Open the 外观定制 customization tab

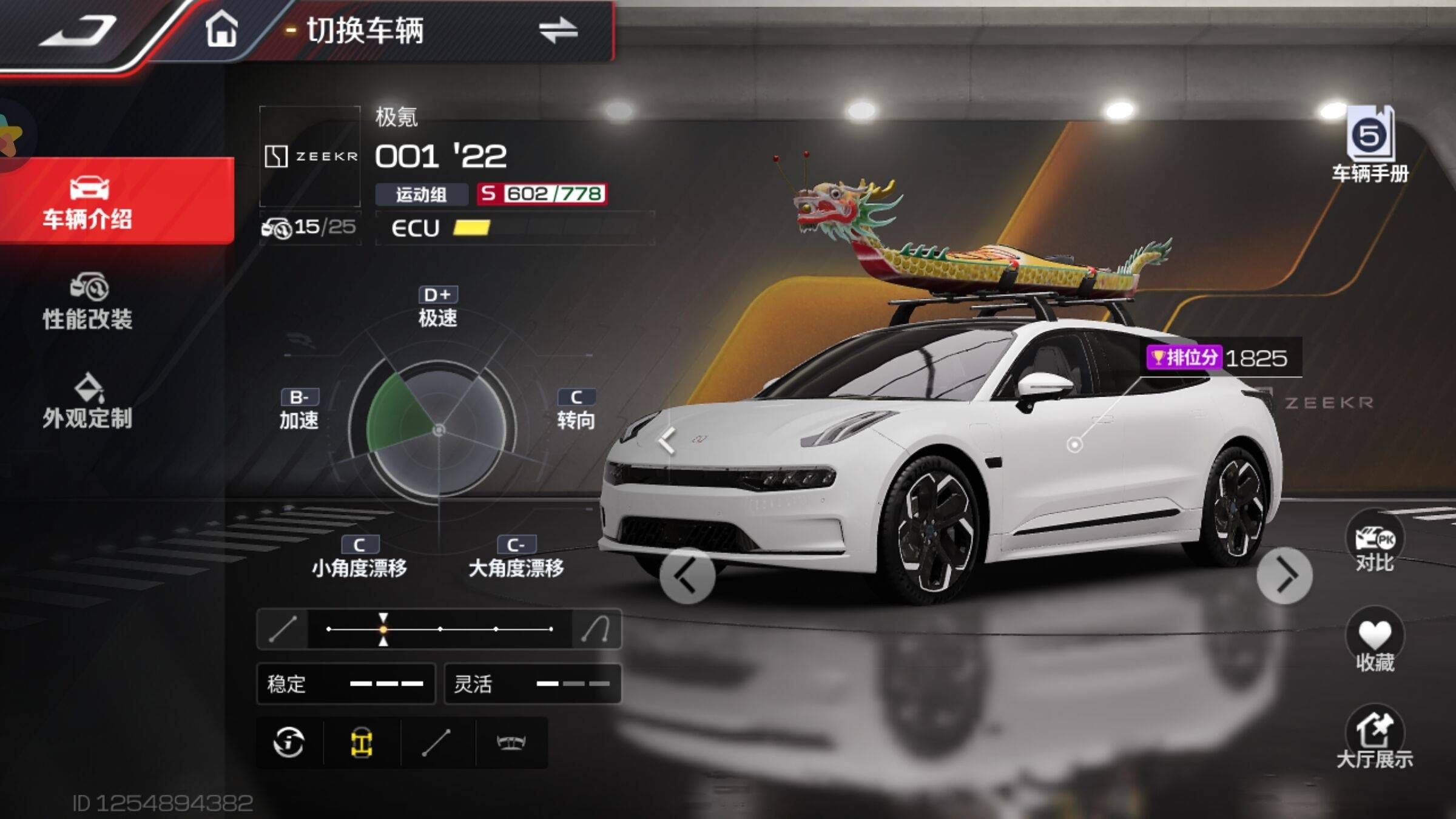click(x=88, y=402)
